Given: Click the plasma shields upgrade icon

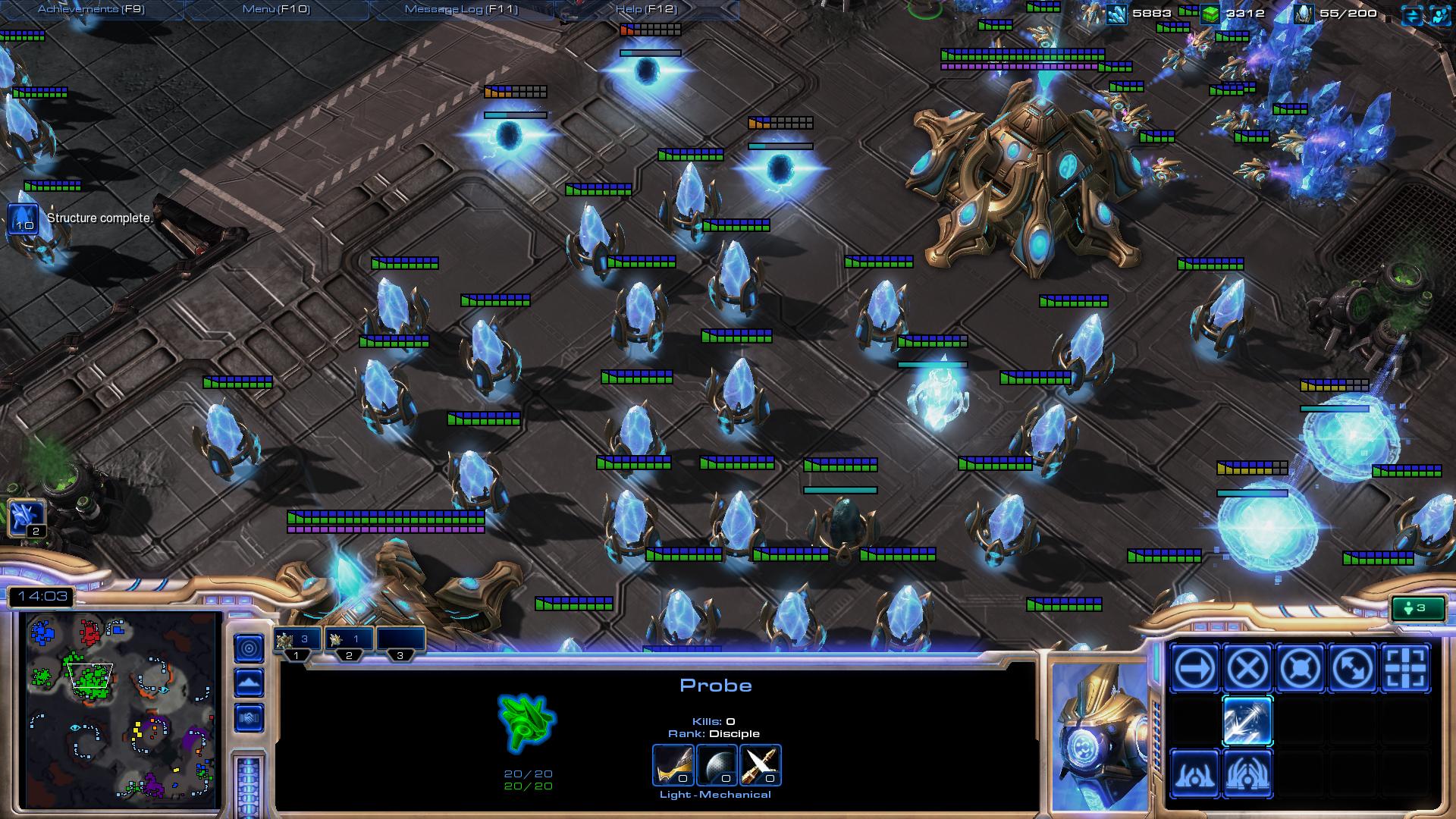Looking at the screenshot, I should [x=716, y=766].
